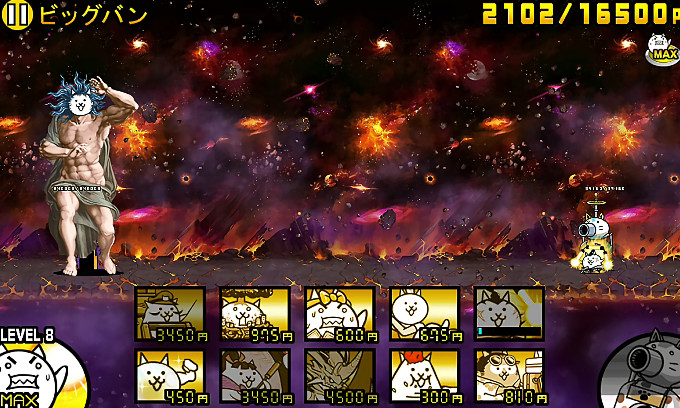
Task: Deploy the 810-yen goggles cat unit
Action: click(509, 375)
